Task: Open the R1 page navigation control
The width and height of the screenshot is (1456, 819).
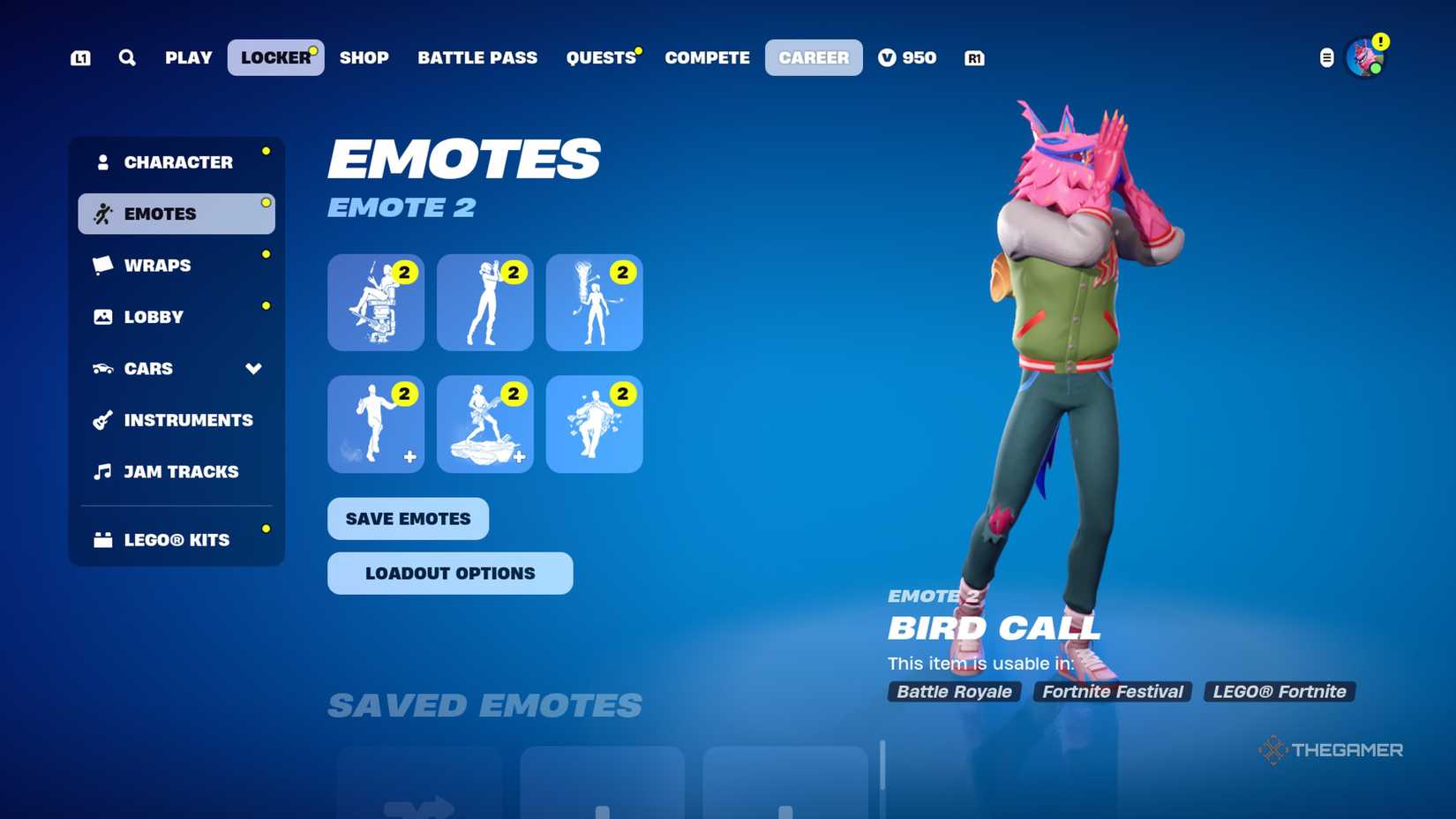Action: pos(973,57)
